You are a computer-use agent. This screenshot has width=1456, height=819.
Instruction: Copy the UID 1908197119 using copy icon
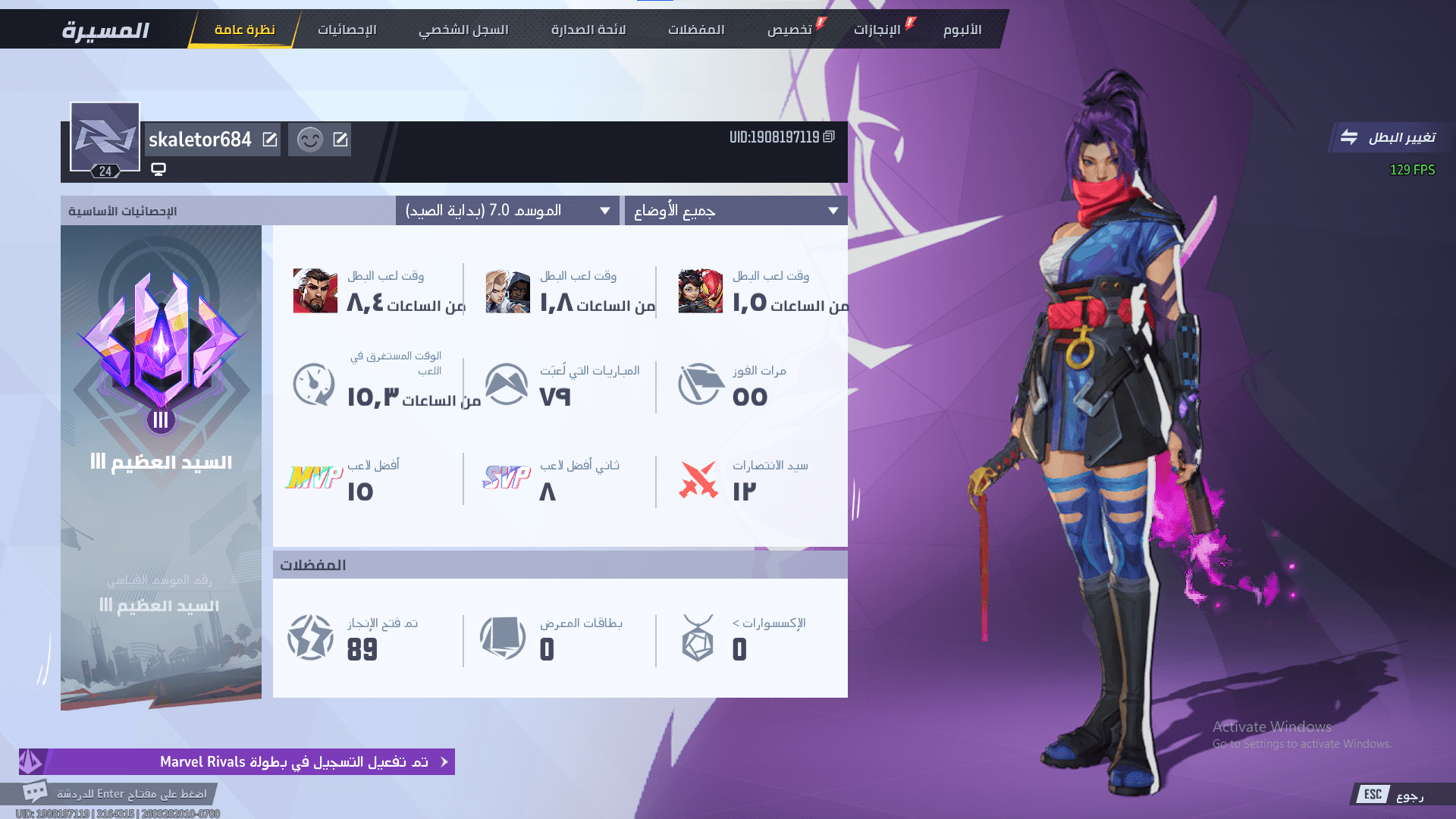[x=828, y=136]
